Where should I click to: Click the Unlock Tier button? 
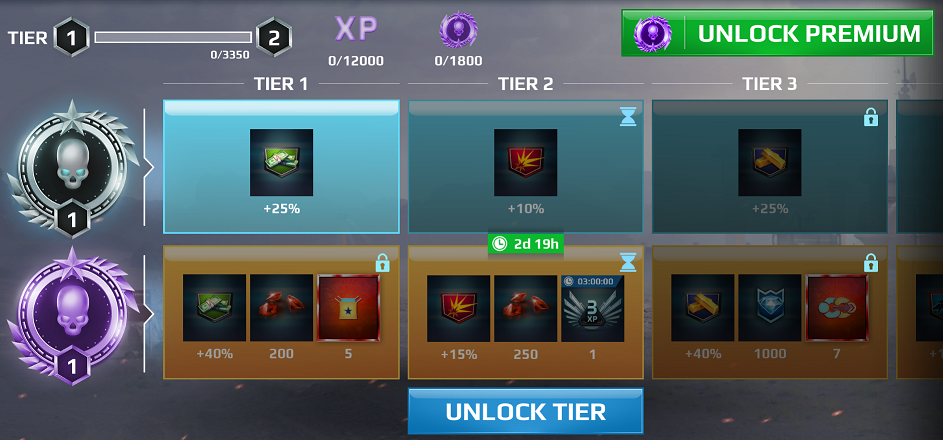[525, 412]
